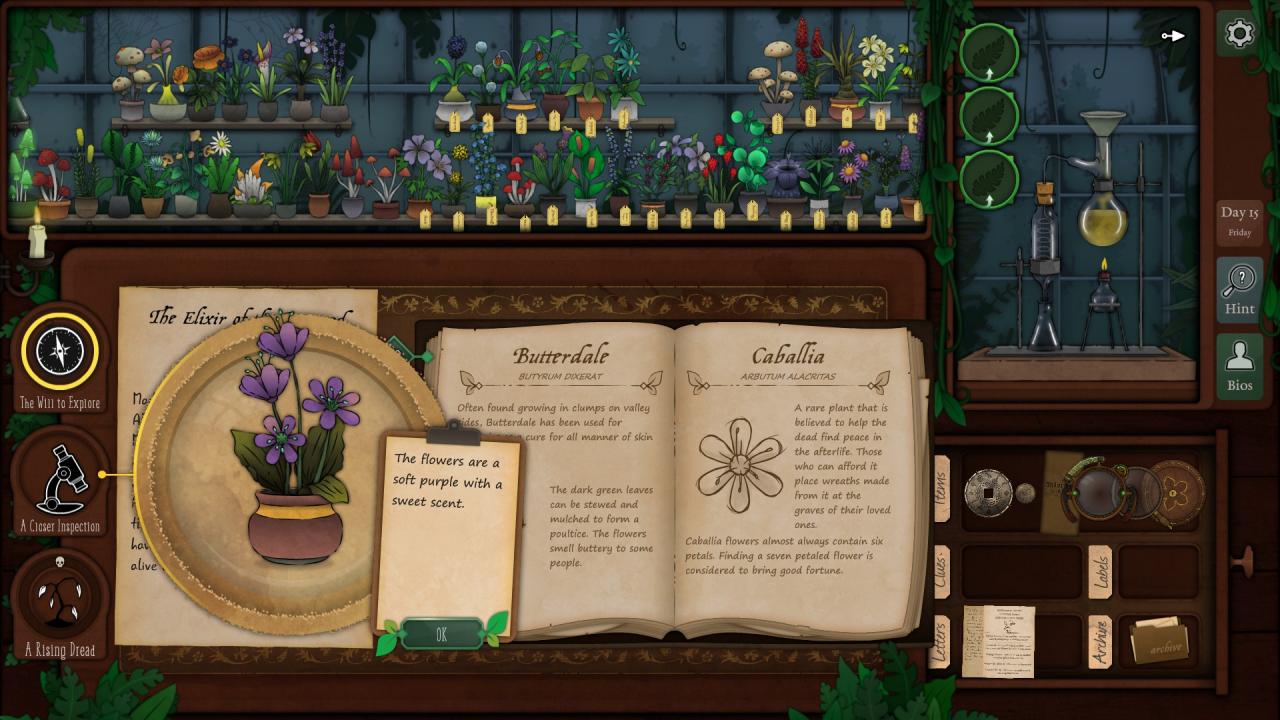This screenshot has height=720, width=1280.
Task: Pick up the letter in the drawer
Action: coord(998,641)
